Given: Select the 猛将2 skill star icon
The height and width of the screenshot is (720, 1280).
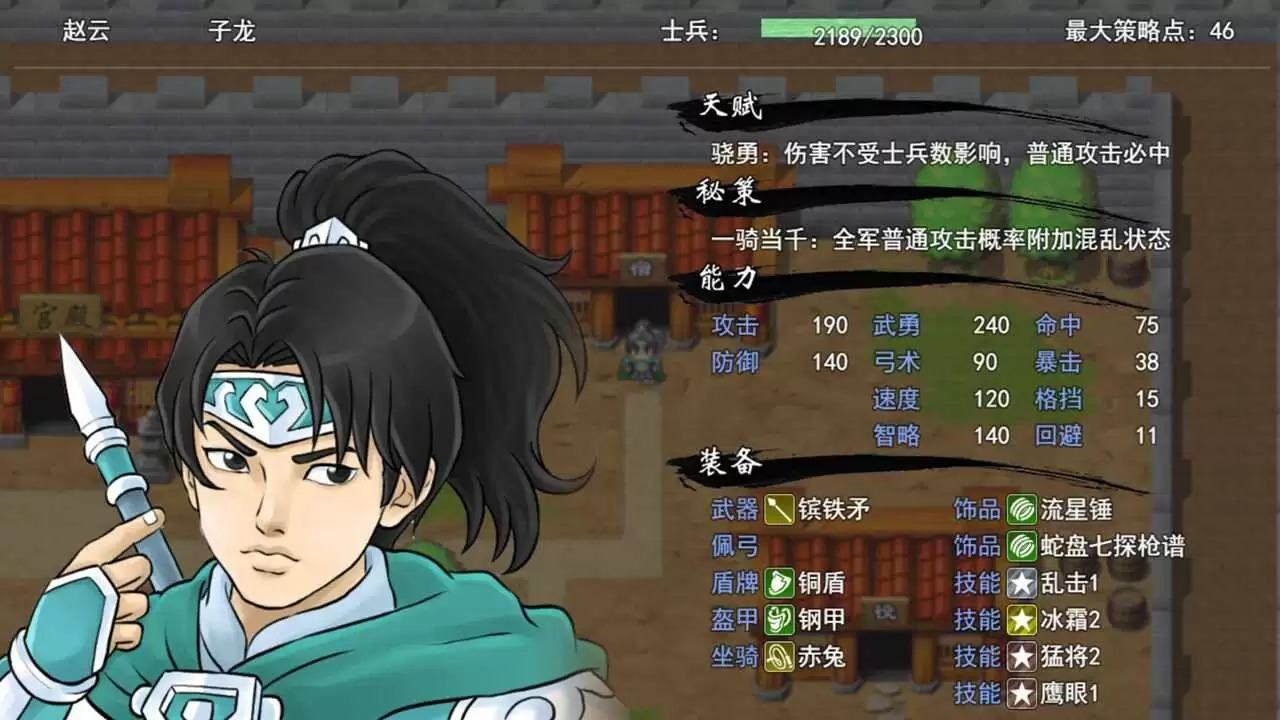Looking at the screenshot, I should [x=1022, y=656].
